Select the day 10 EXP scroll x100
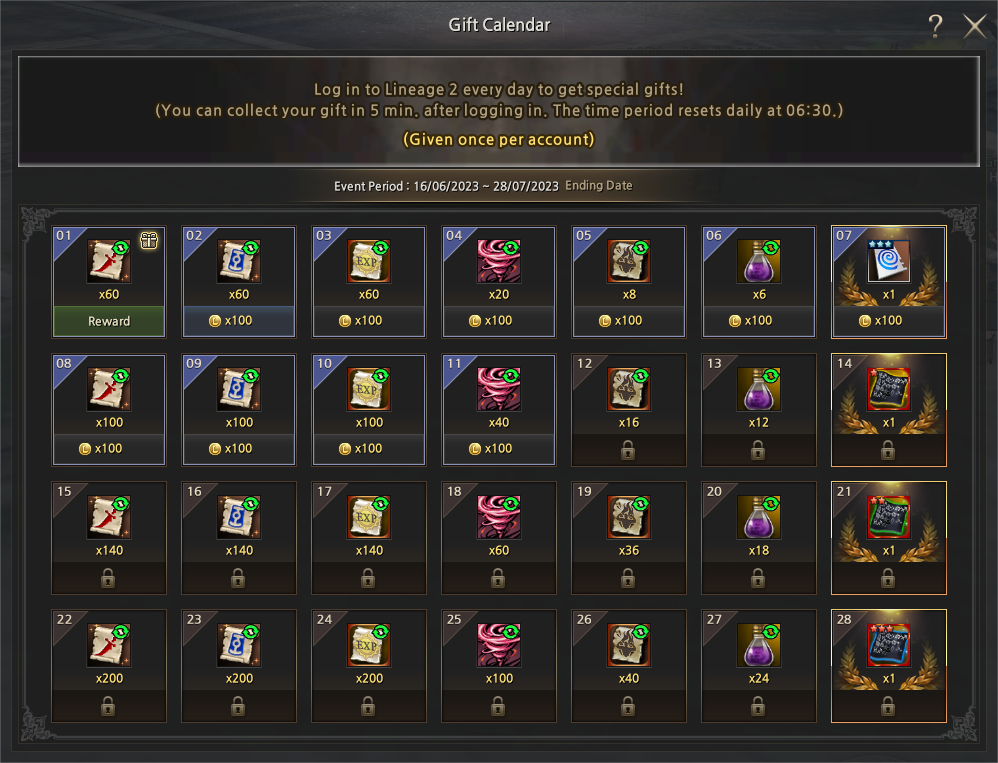Viewport: 998px width, 763px height. point(368,390)
